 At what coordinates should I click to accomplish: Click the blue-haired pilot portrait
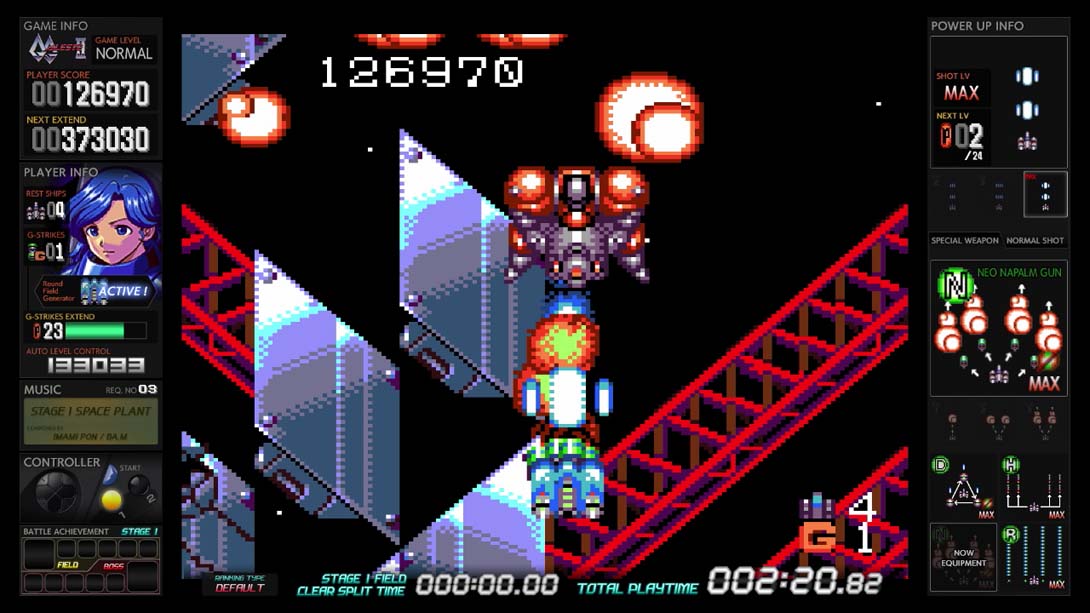[x=117, y=220]
